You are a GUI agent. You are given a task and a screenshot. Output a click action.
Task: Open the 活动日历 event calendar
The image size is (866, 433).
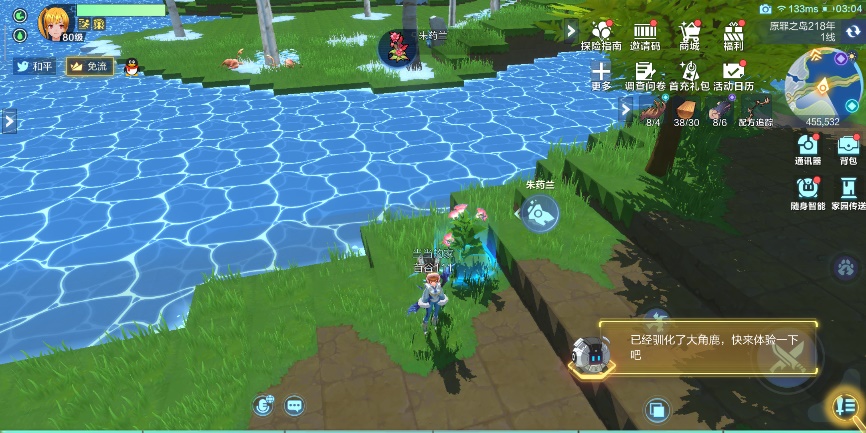733,73
